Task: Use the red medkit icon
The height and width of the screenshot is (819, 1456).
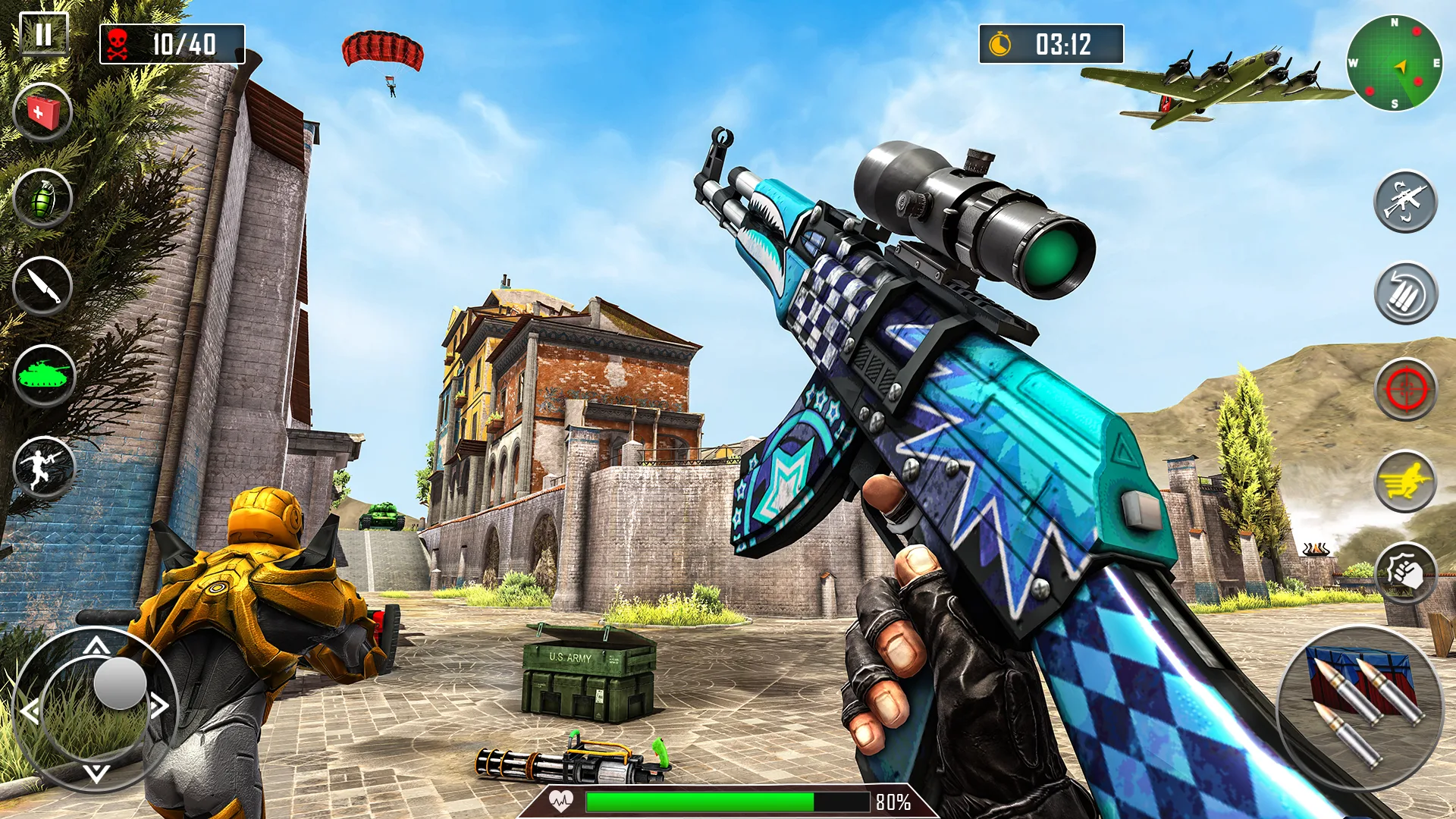Action: point(43,112)
